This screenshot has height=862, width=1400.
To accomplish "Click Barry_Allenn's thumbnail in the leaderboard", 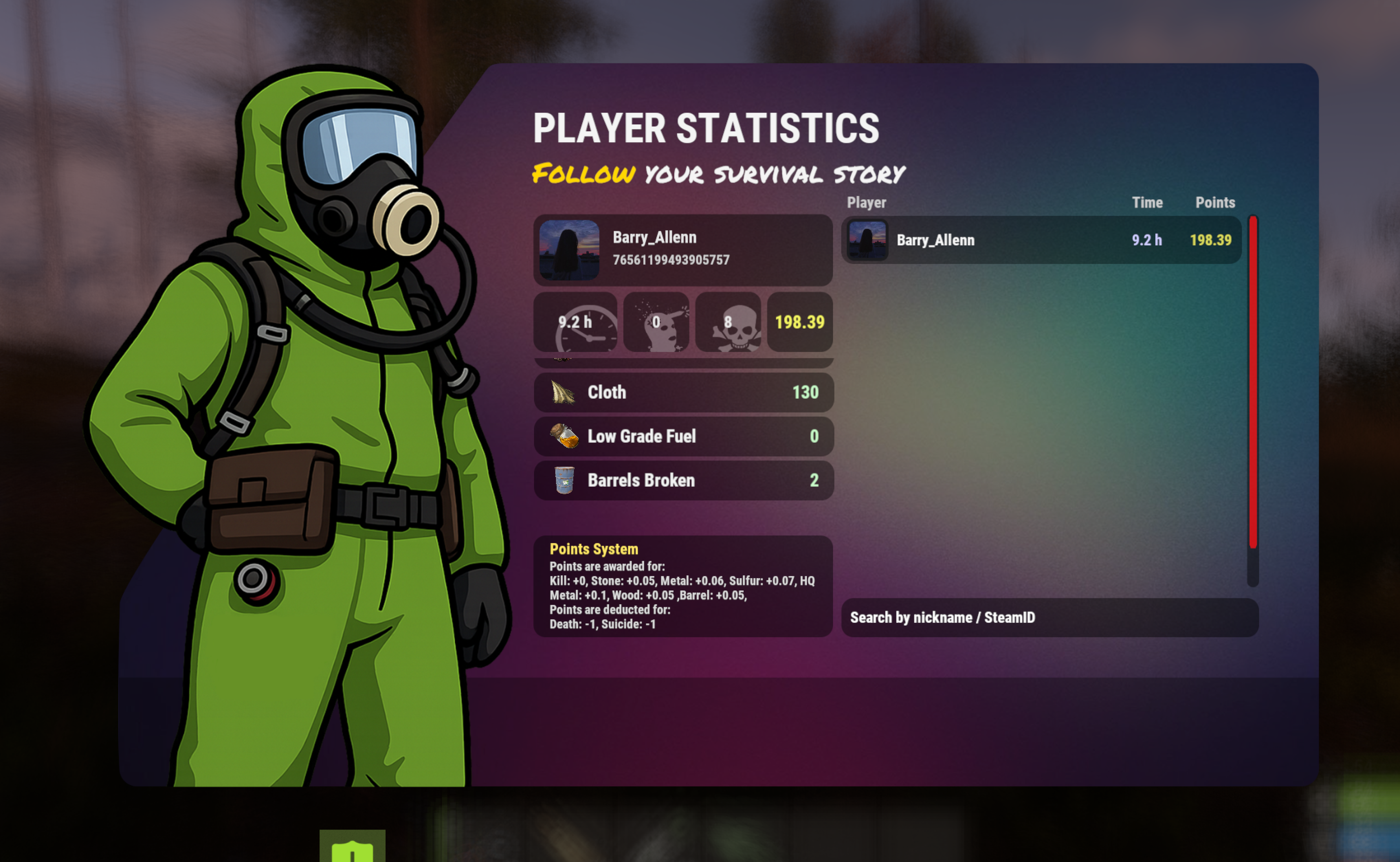I will click(x=867, y=240).
